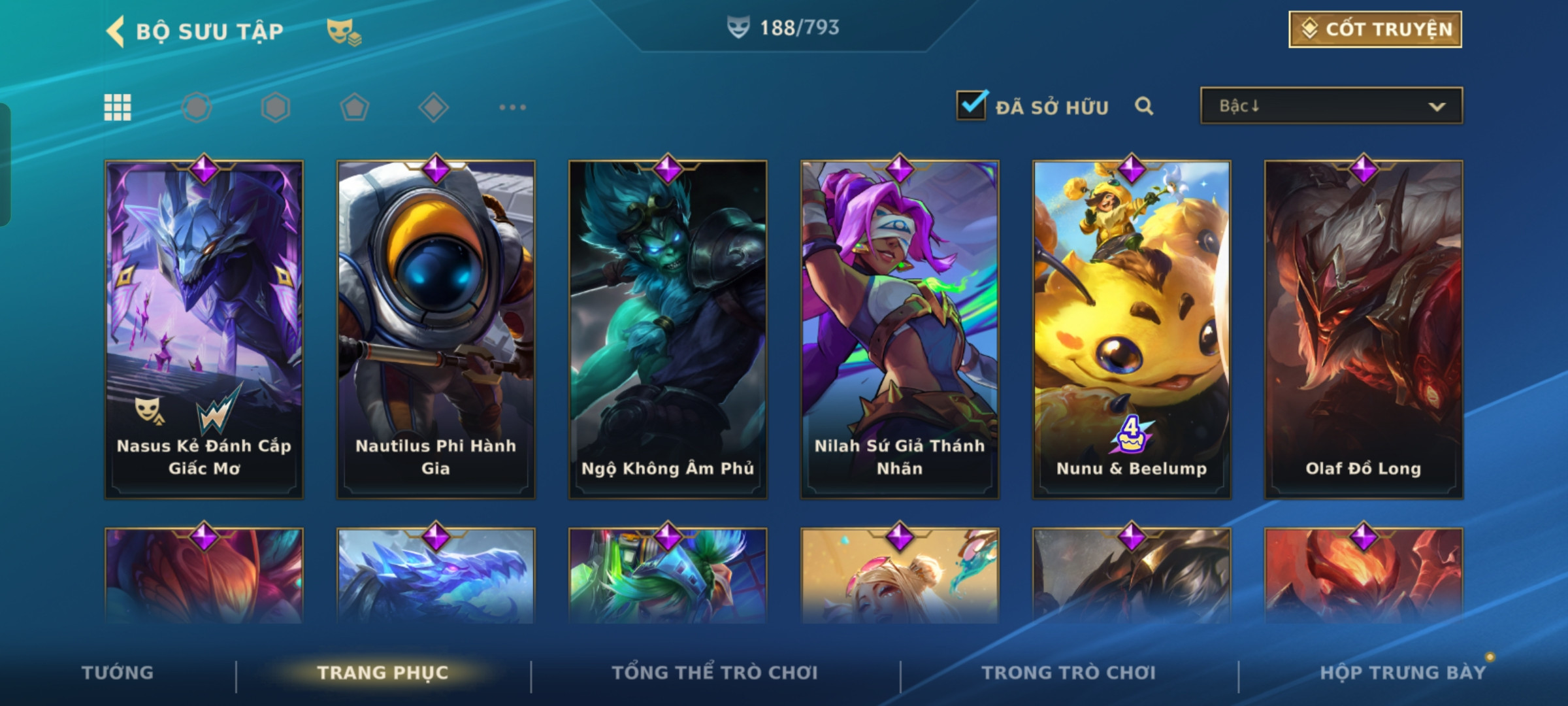This screenshot has width=1568, height=706.
Task: Go to the Hộp Trưng Bày tab
Action: pyautogui.click(x=1403, y=673)
